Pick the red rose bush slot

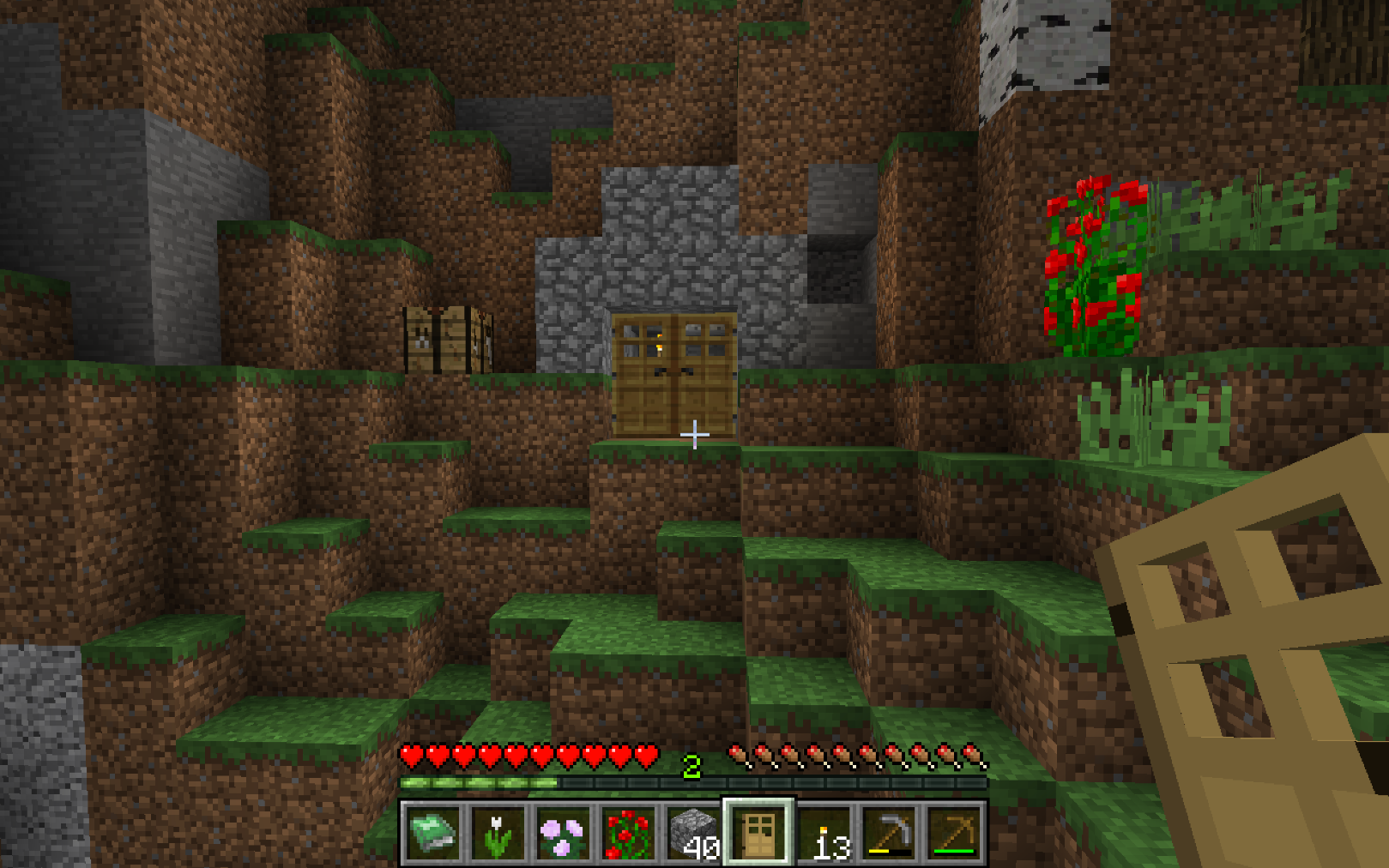(x=628, y=834)
